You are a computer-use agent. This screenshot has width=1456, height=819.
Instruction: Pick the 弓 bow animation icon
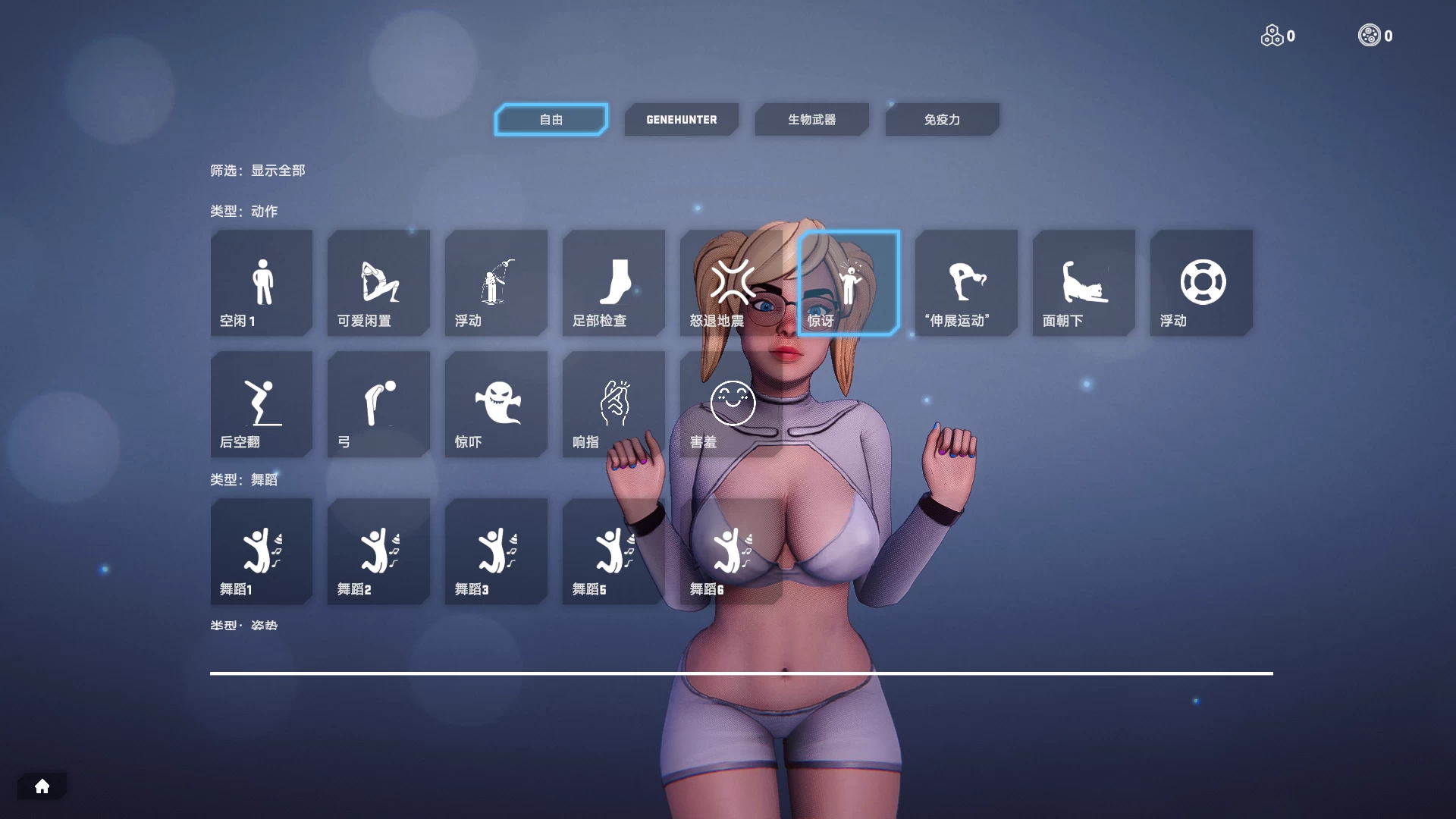pos(378,404)
